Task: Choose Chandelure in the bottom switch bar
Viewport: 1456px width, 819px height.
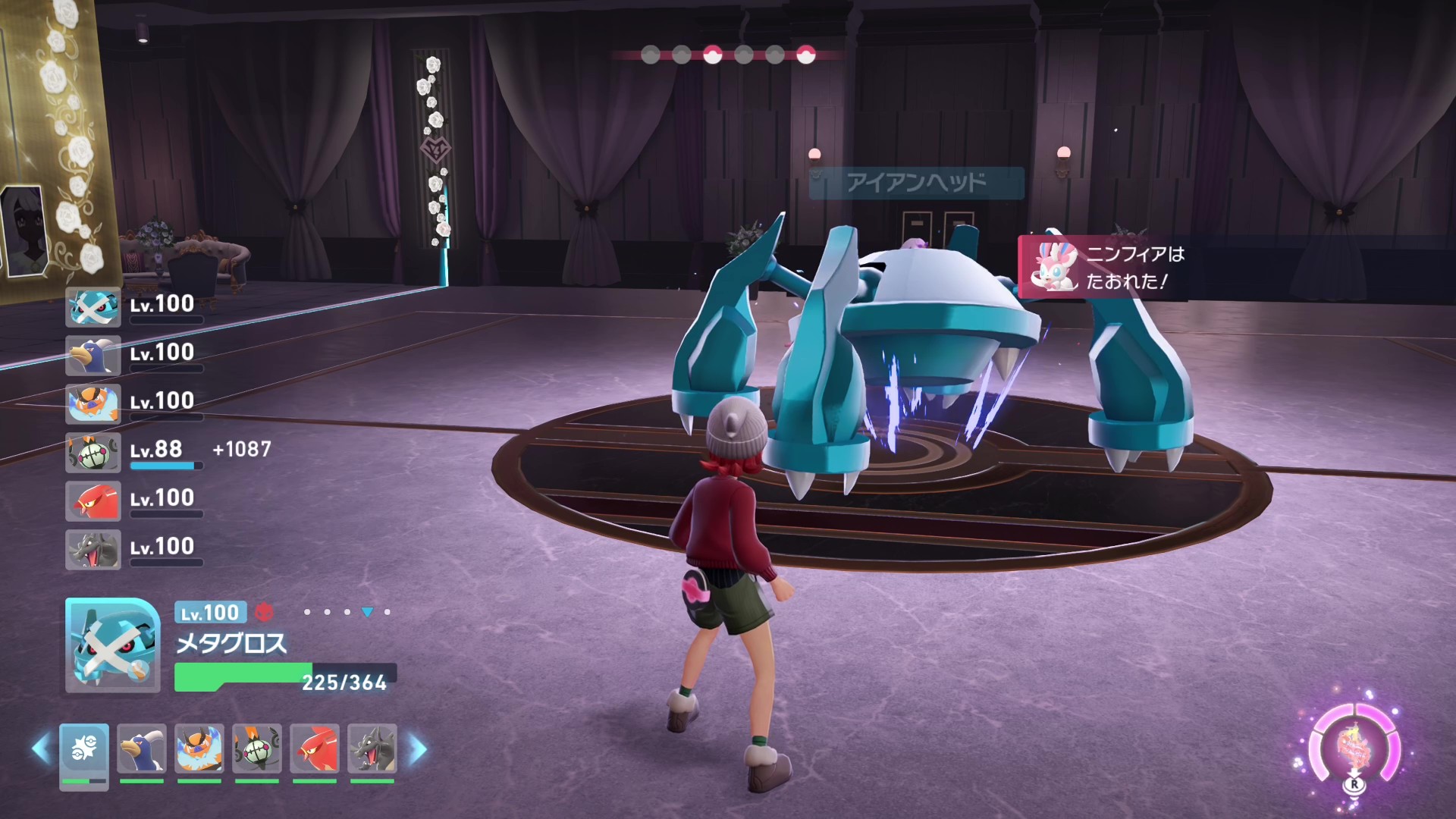Action: coord(257,749)
